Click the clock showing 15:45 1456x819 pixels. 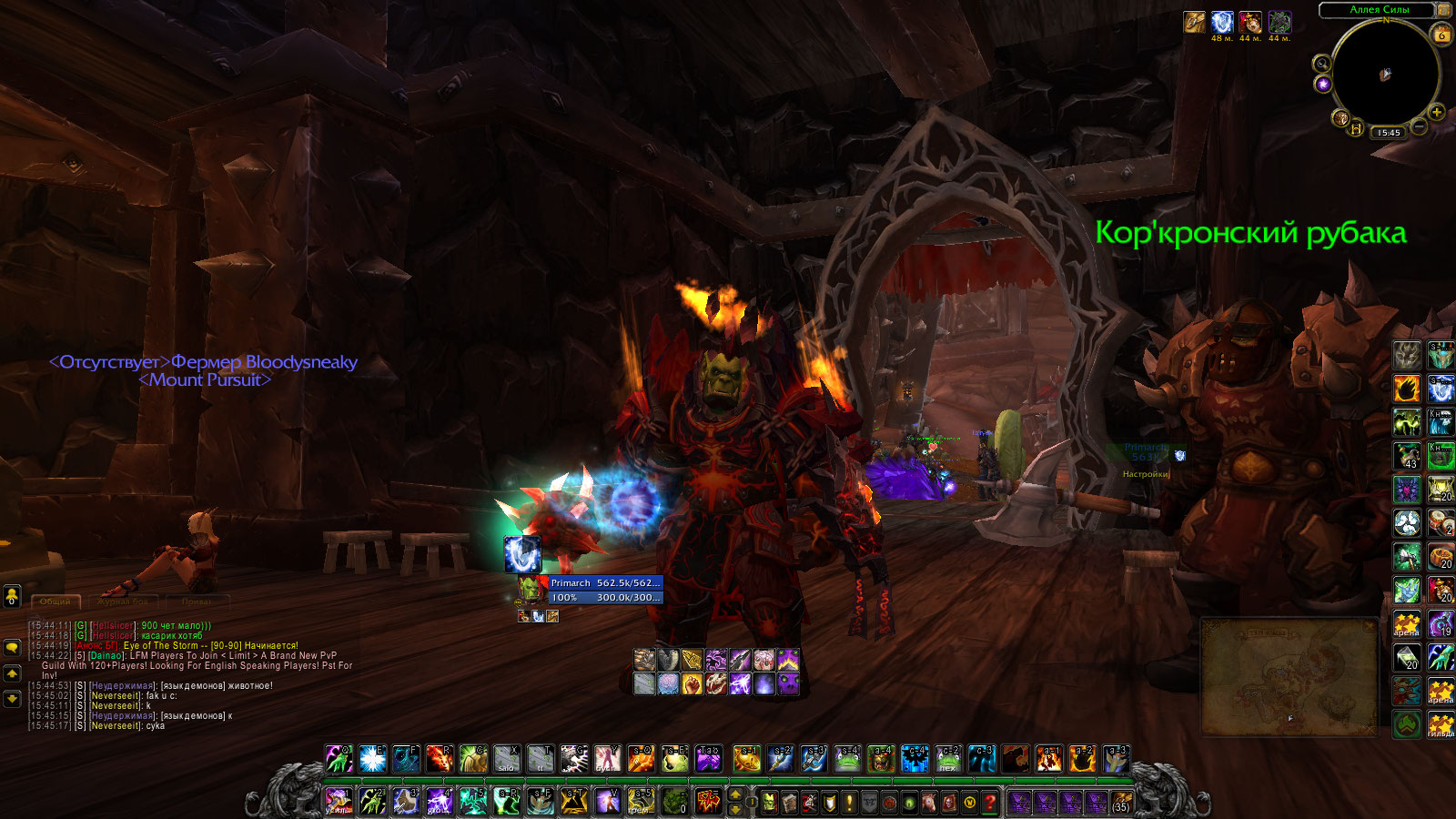[x=1389, y=133]
